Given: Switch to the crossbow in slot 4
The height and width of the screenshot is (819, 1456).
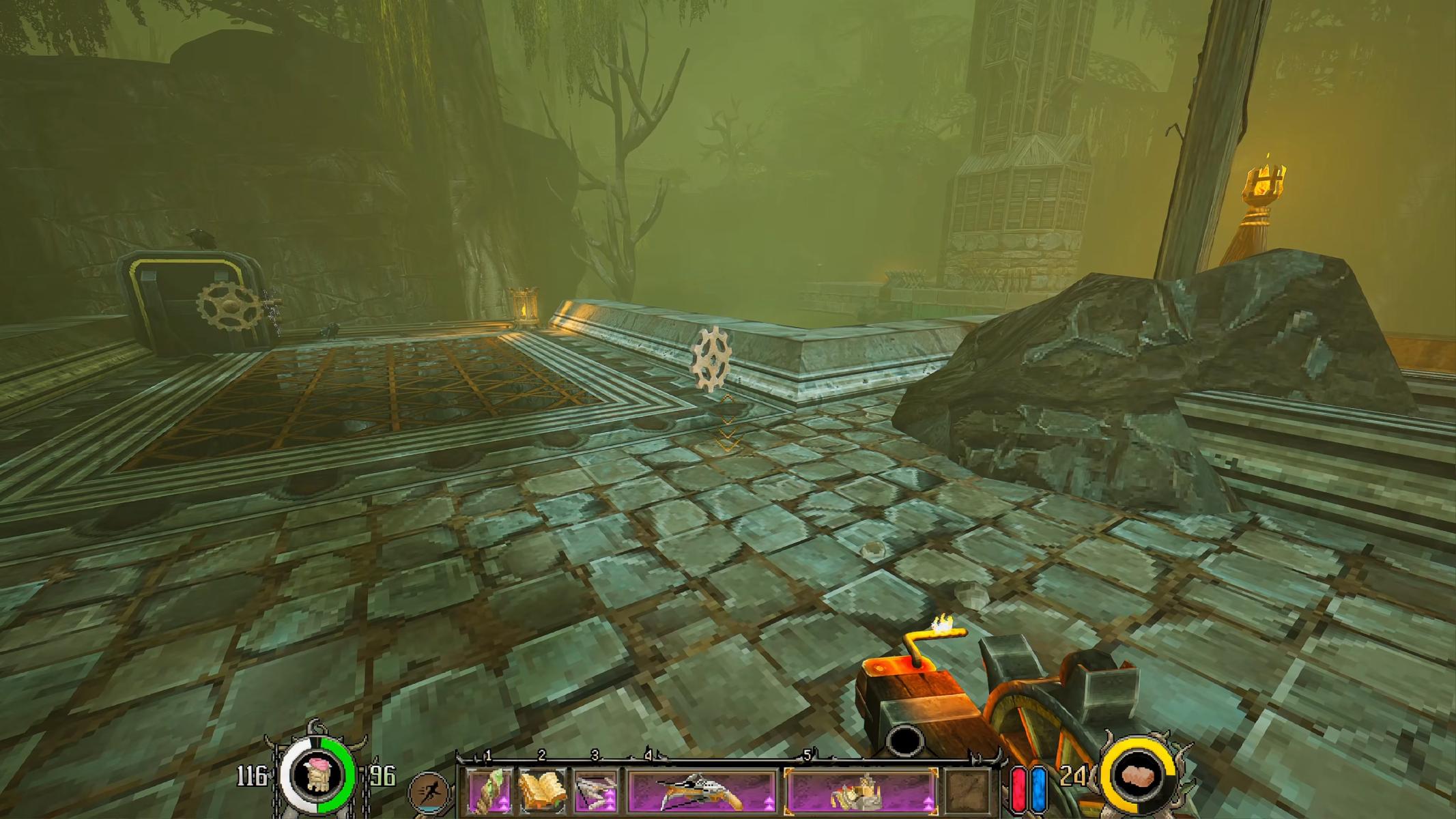Looking at the screenshot, I should coord(702,791).
